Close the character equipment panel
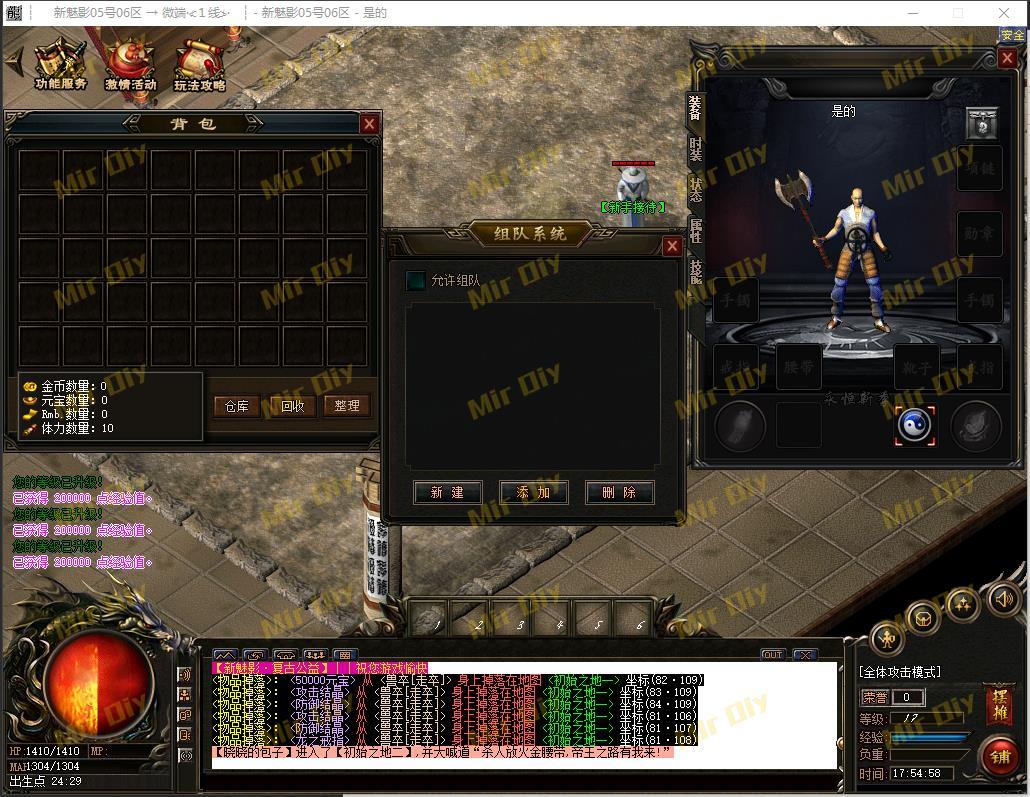 click(x=1007, y=59)
